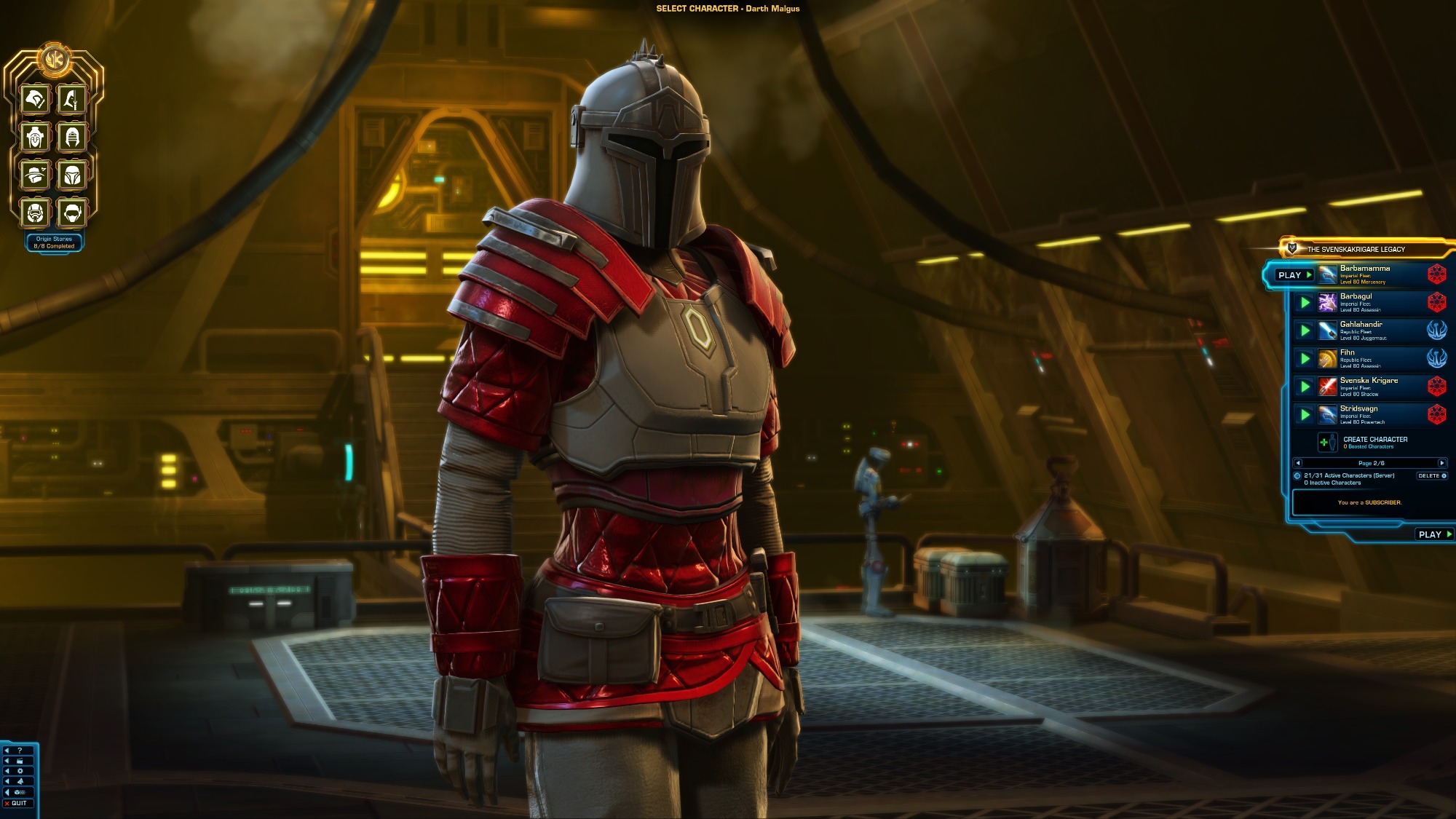
Task: Select the Trooper helmet origin icon
Action: pos(35,213)
